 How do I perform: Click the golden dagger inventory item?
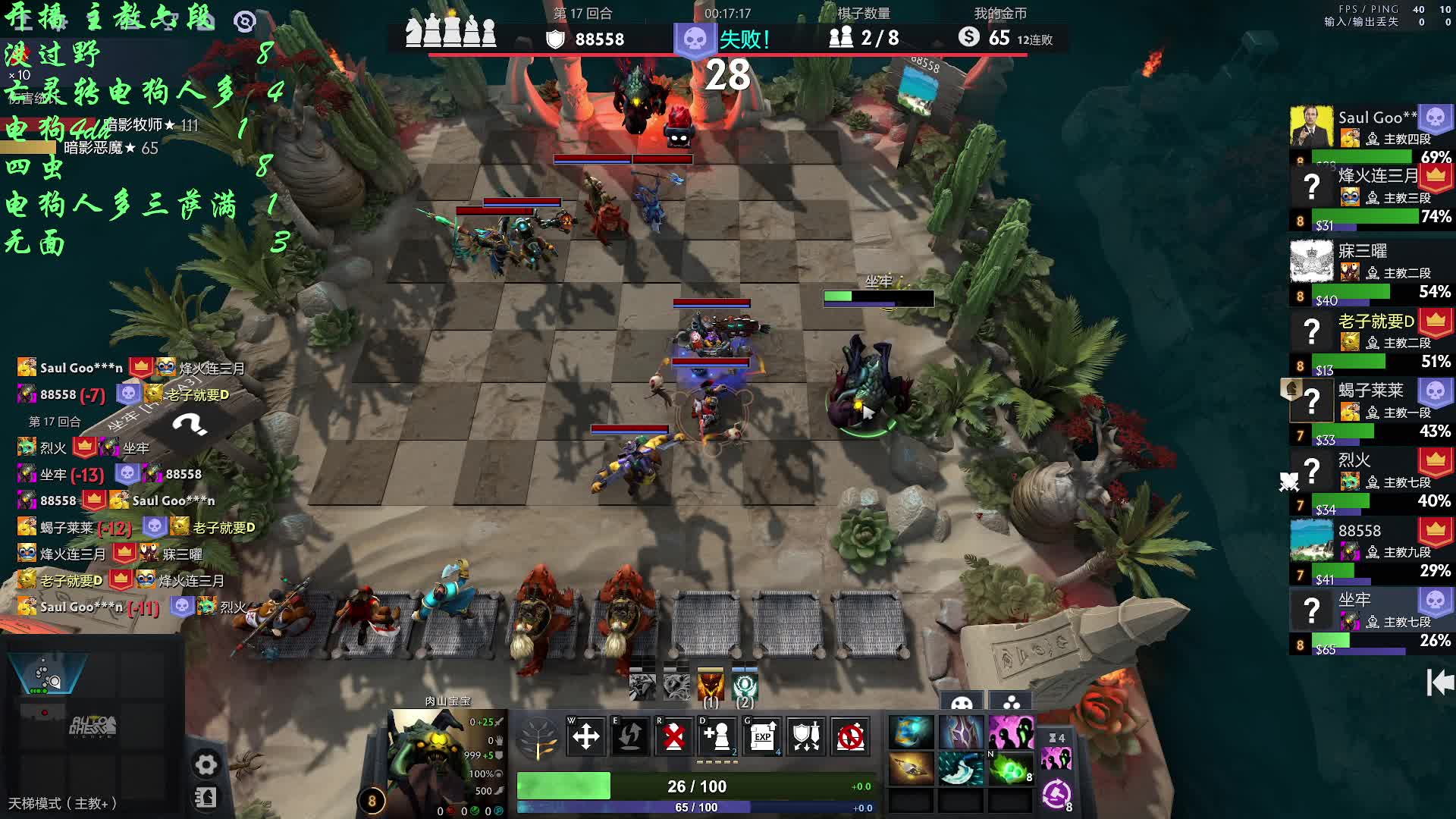point(911,769)
